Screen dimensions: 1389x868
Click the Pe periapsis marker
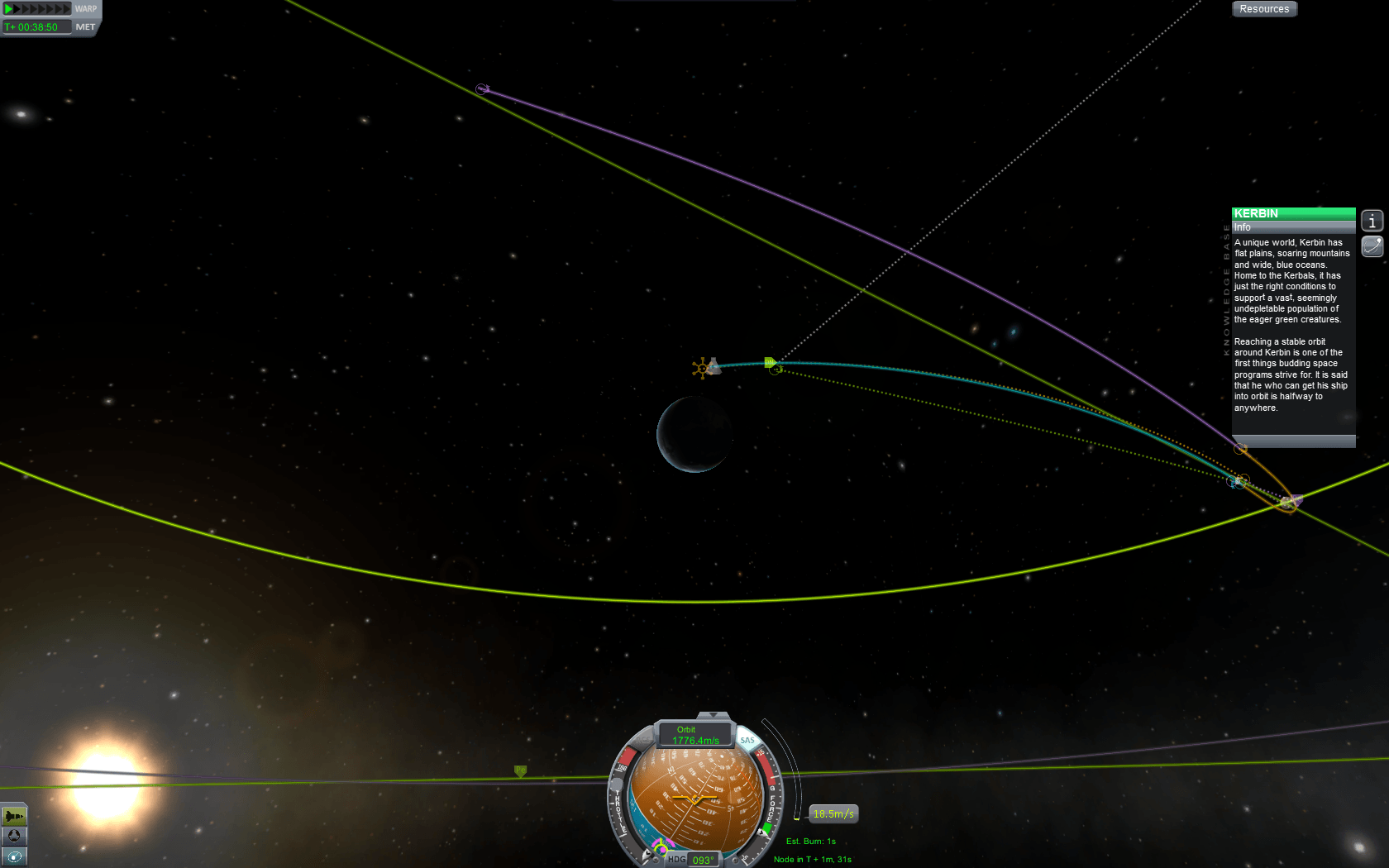pos(520,770)
